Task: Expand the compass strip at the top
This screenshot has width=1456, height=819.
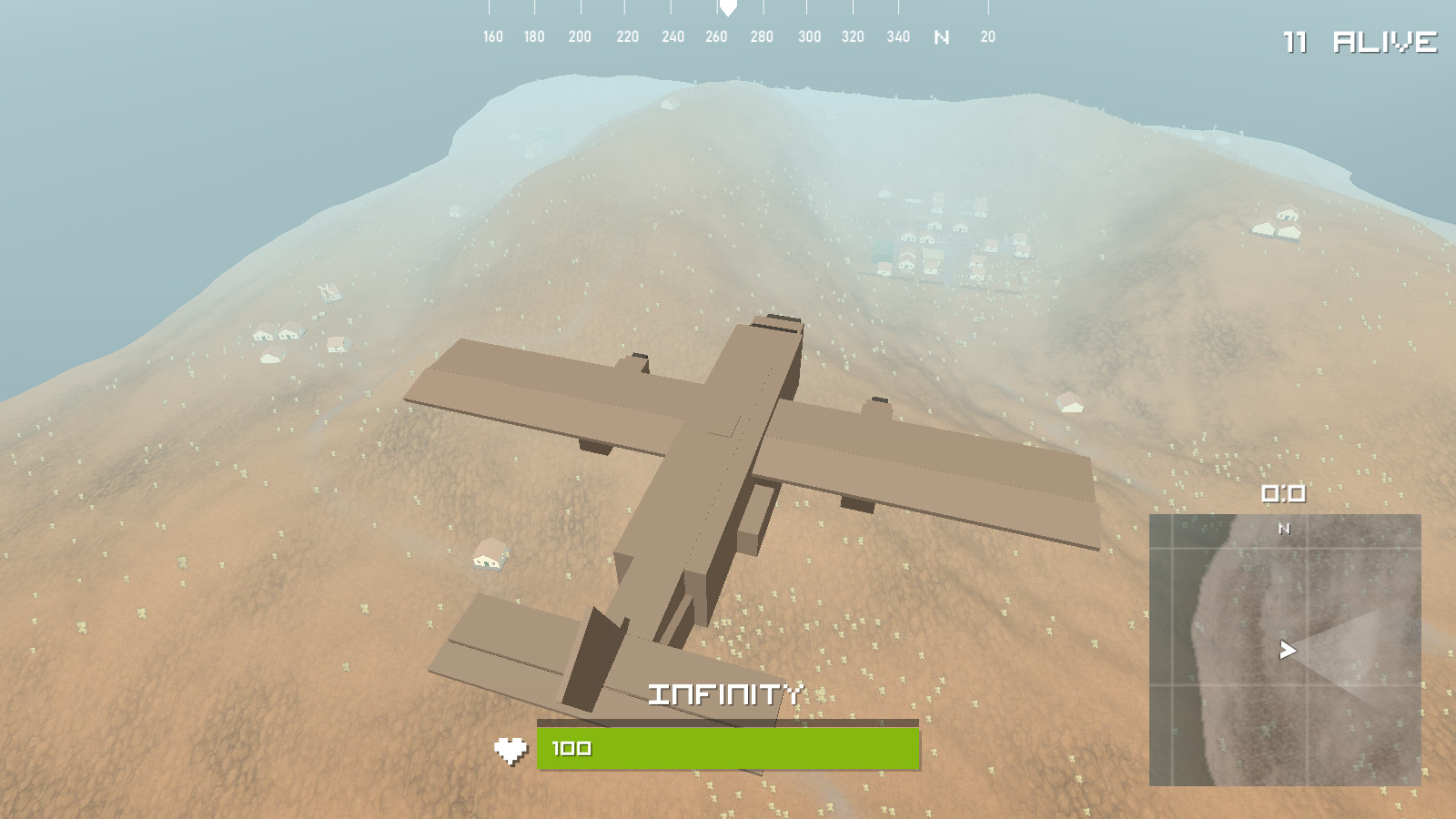Action: [728, 36]
